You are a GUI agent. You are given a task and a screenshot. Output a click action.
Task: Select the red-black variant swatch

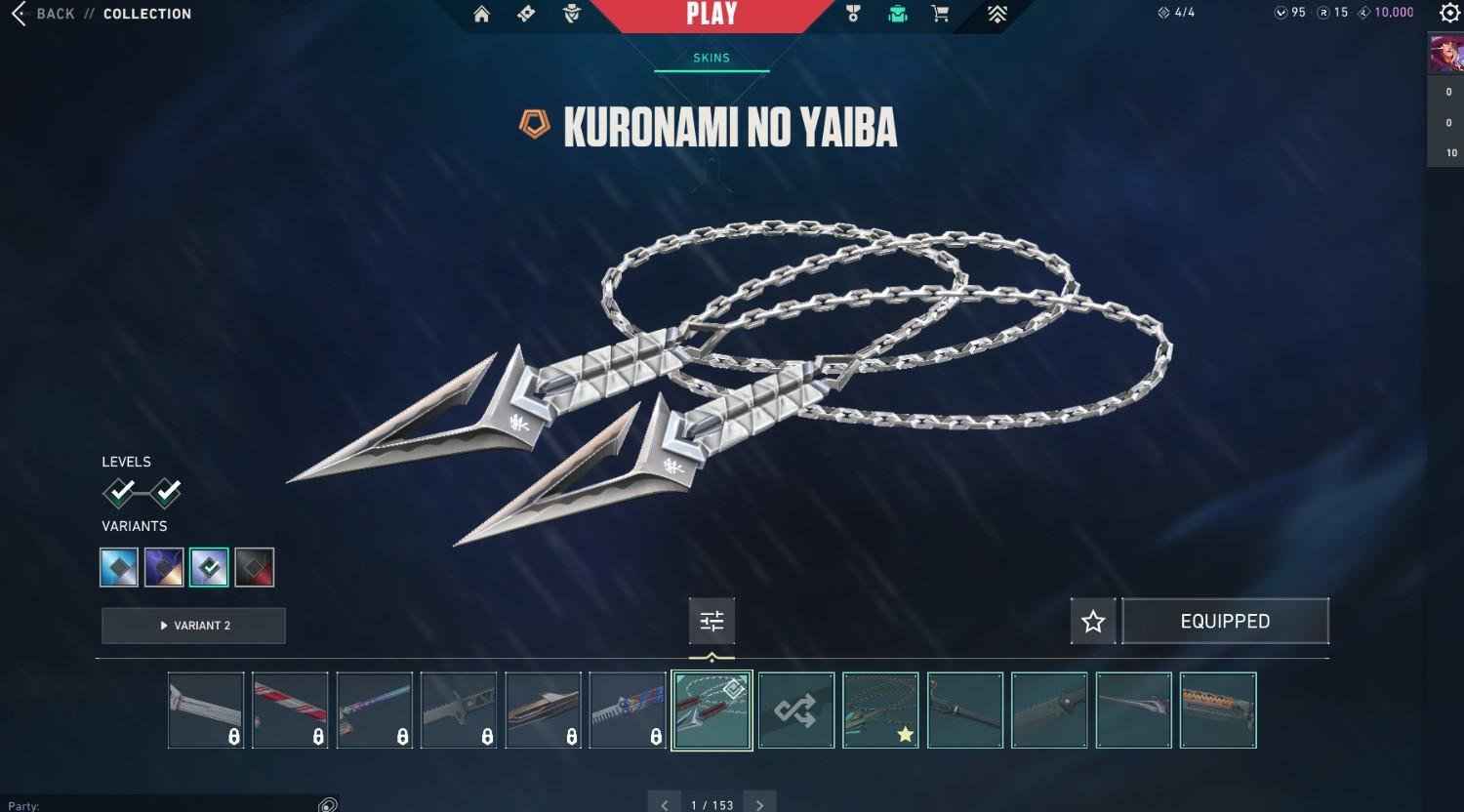(x=254, y=567)
